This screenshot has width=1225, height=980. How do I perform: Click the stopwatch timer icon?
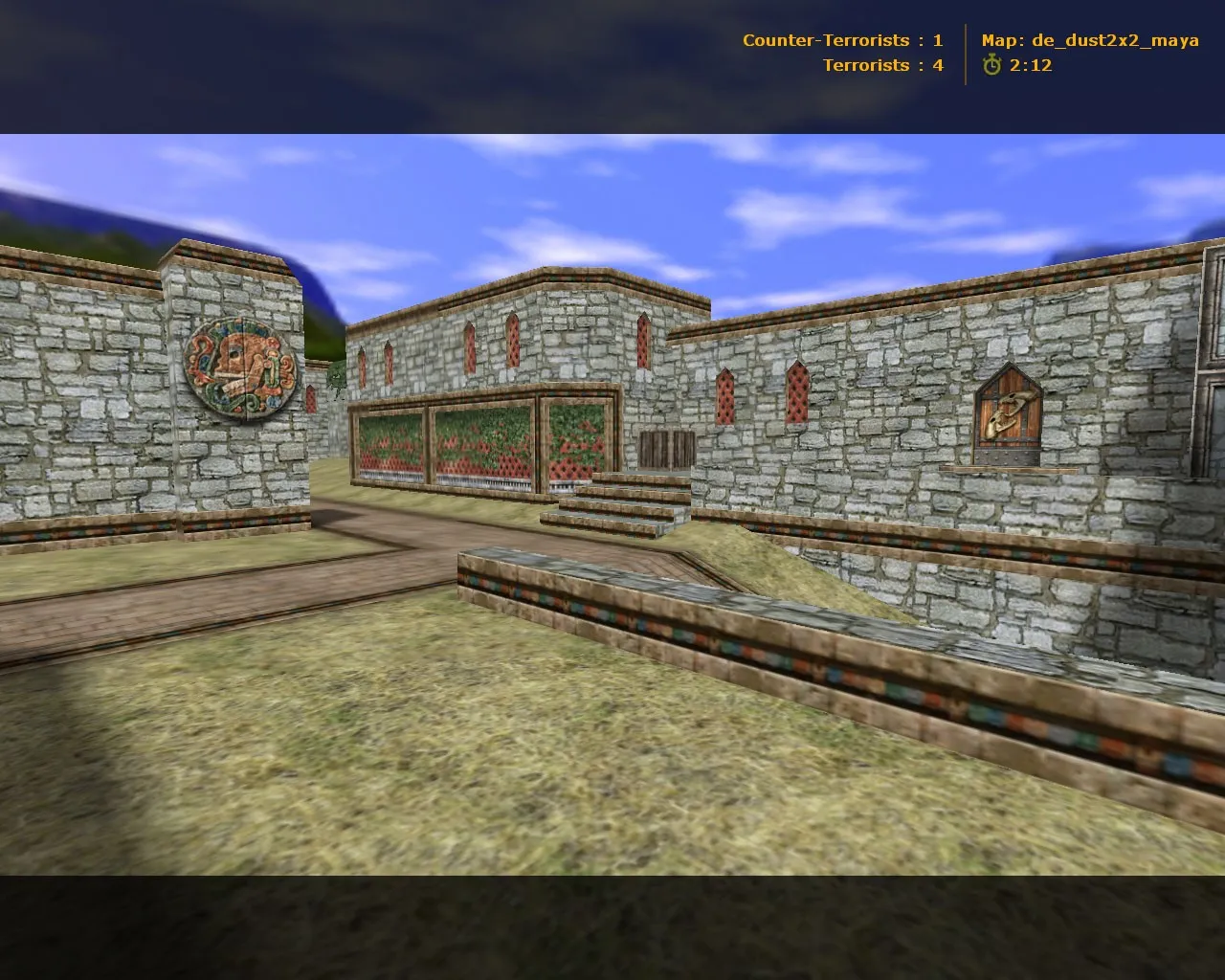993,65
